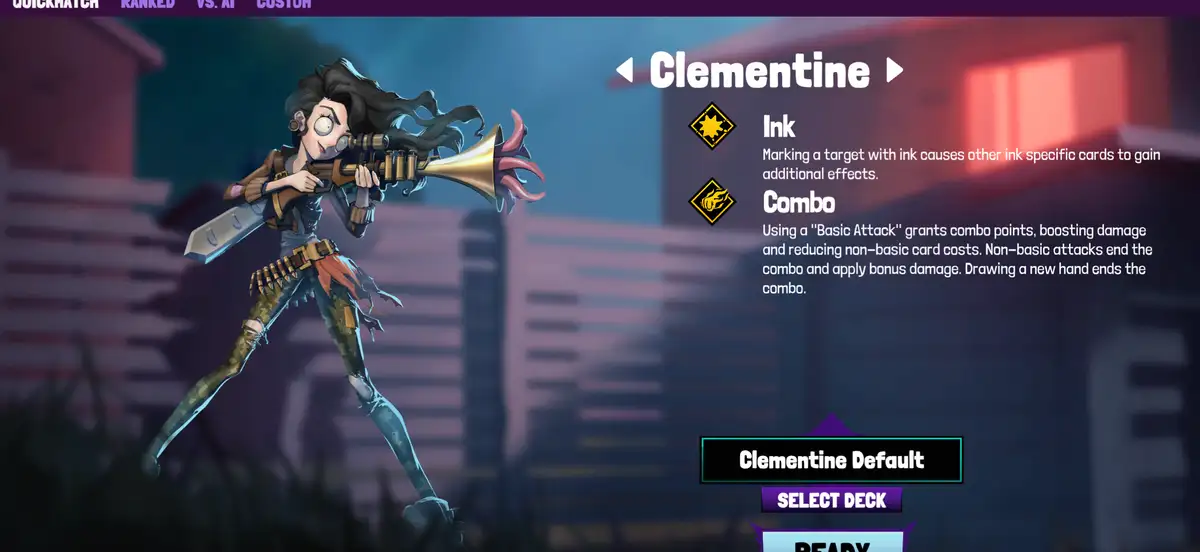The height and width of the screenshot is (552, 1200).
Task: Switch to the Quickmatch tab
Action: [x=55, y=4]
